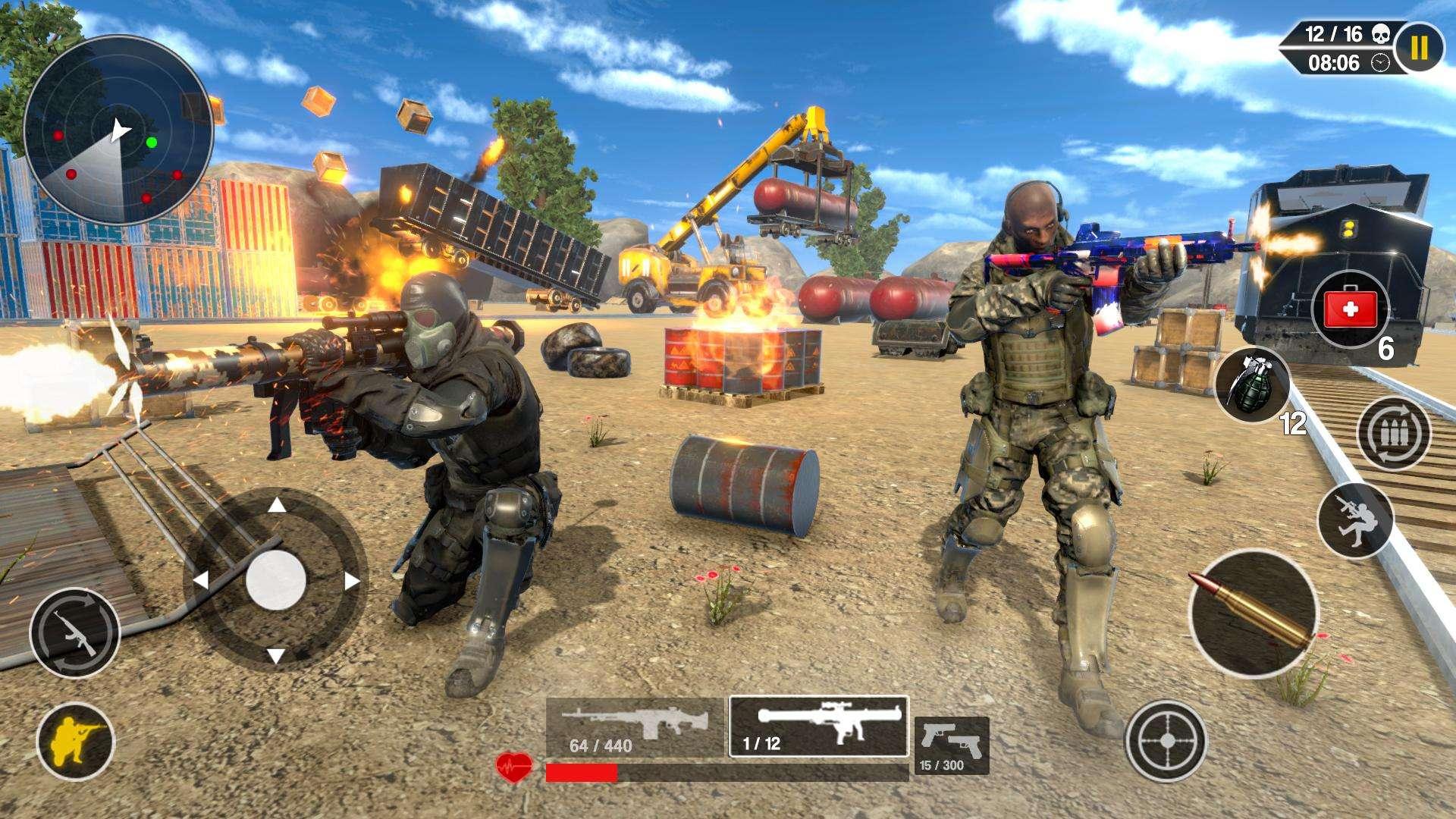
Task: Tap the joystick's left arrow
Action: 201,581
